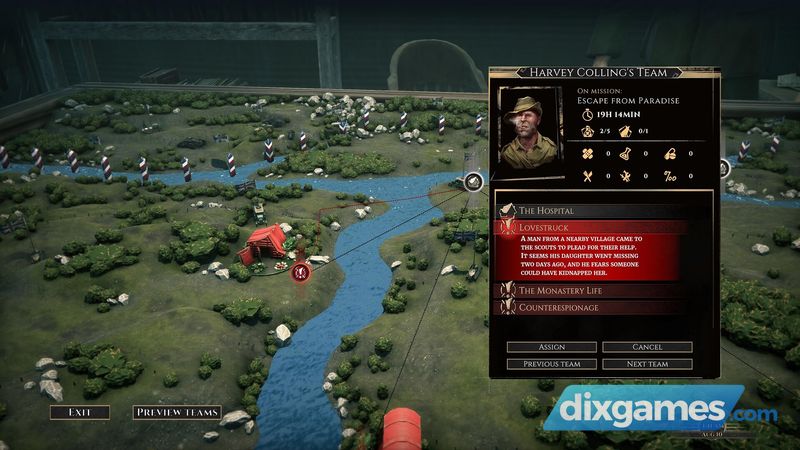Switch to the previous team

pos(551,364)
